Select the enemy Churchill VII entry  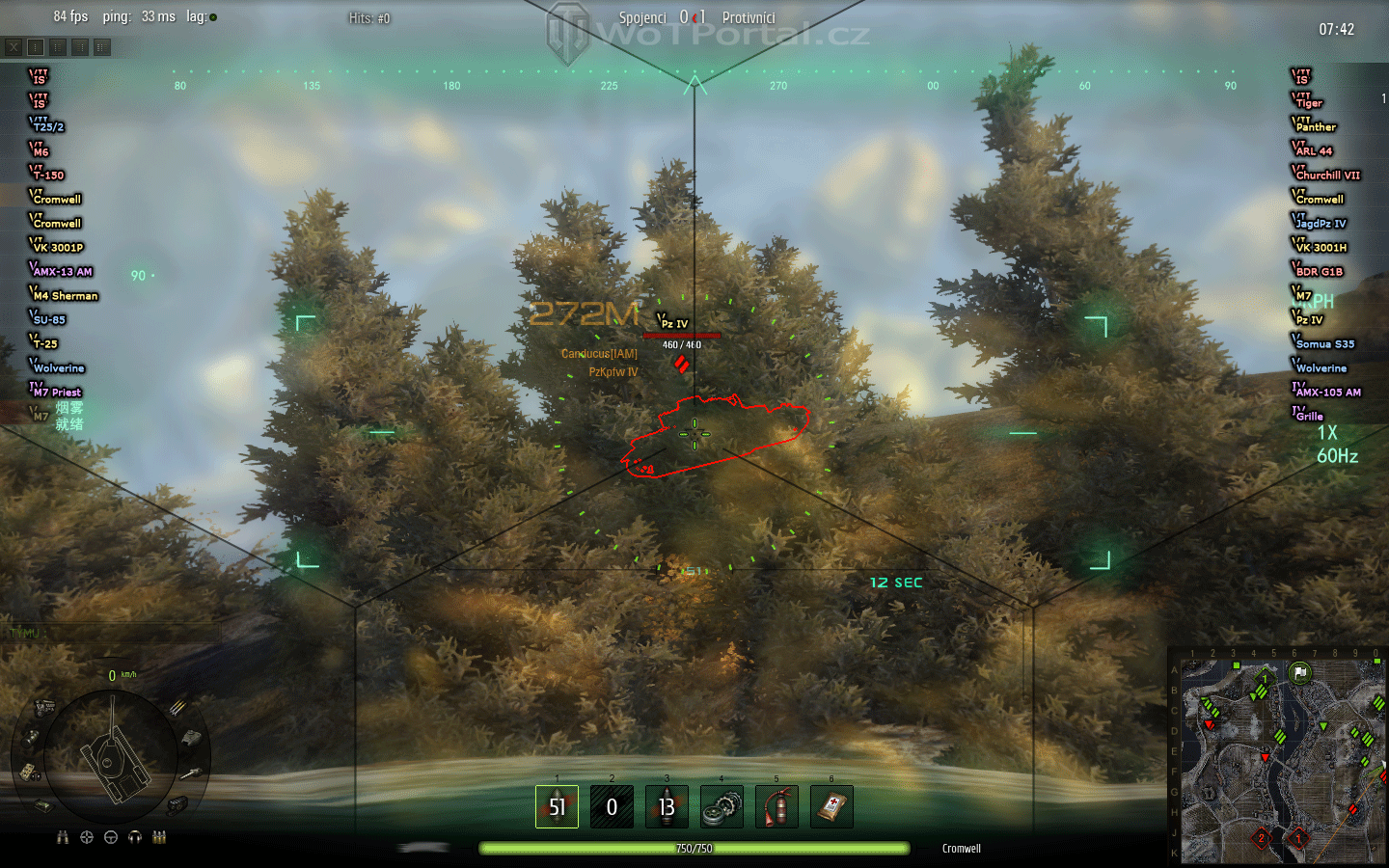[1326, 175]
